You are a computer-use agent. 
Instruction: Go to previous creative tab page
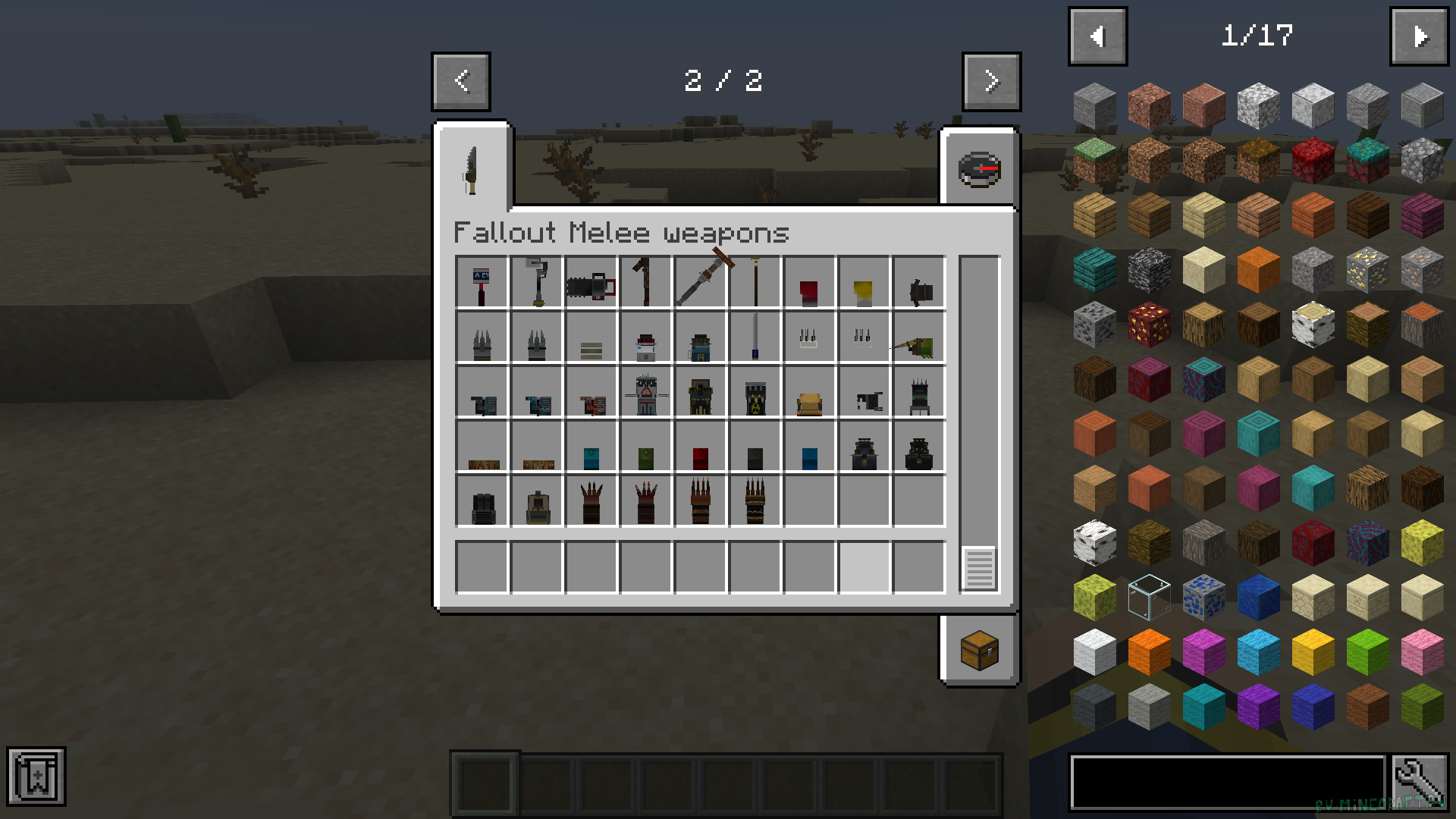[x=461, y=81]
